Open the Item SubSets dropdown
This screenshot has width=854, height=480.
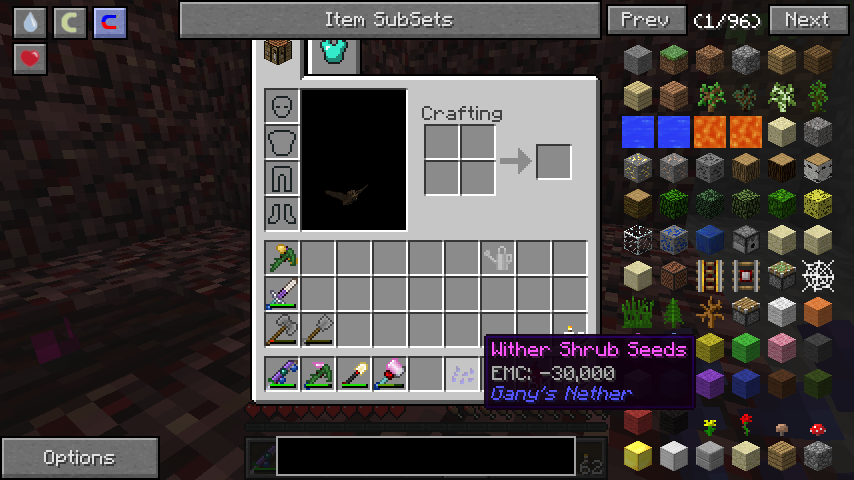click(388, 20)
